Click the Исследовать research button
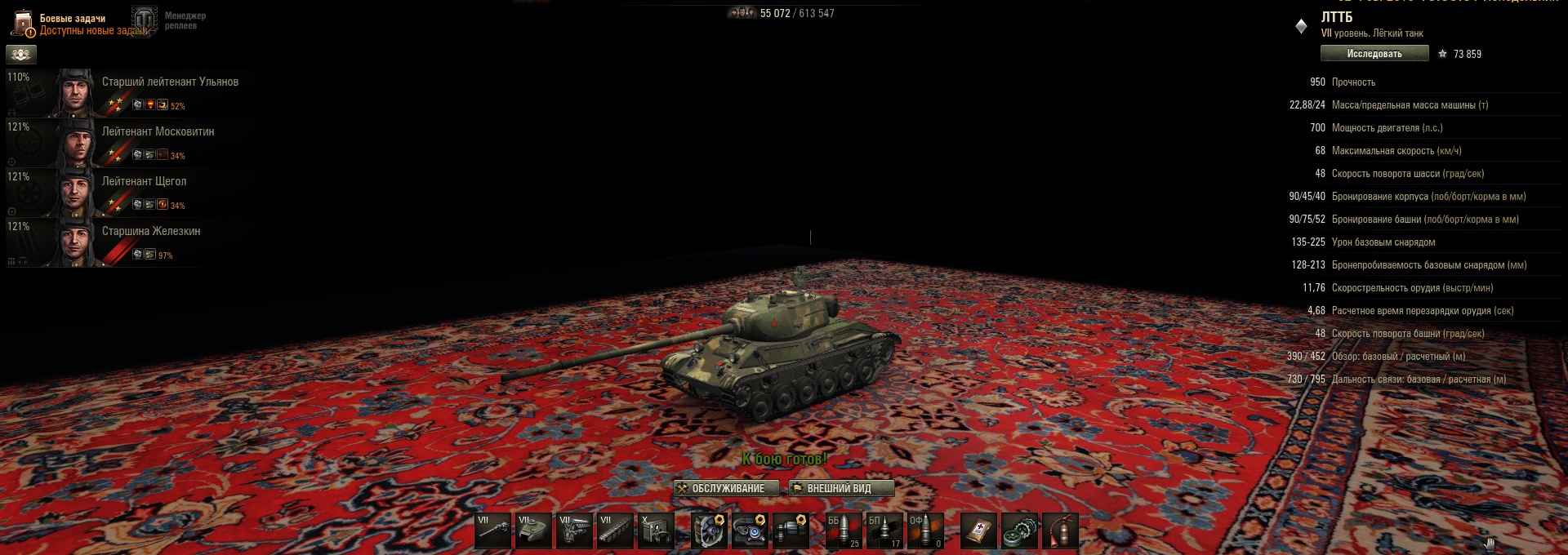This screenshot has height=555, width=1568. click(x=1374, y=54)
